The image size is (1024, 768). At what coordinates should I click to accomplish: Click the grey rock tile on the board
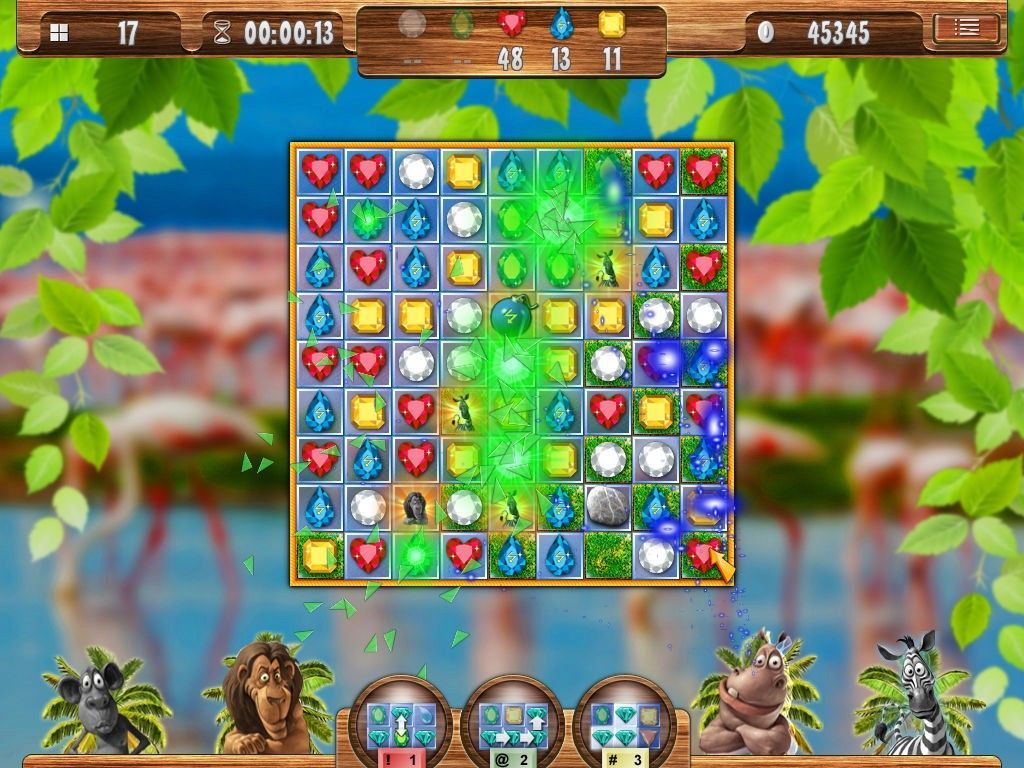(x=607, y=506)
